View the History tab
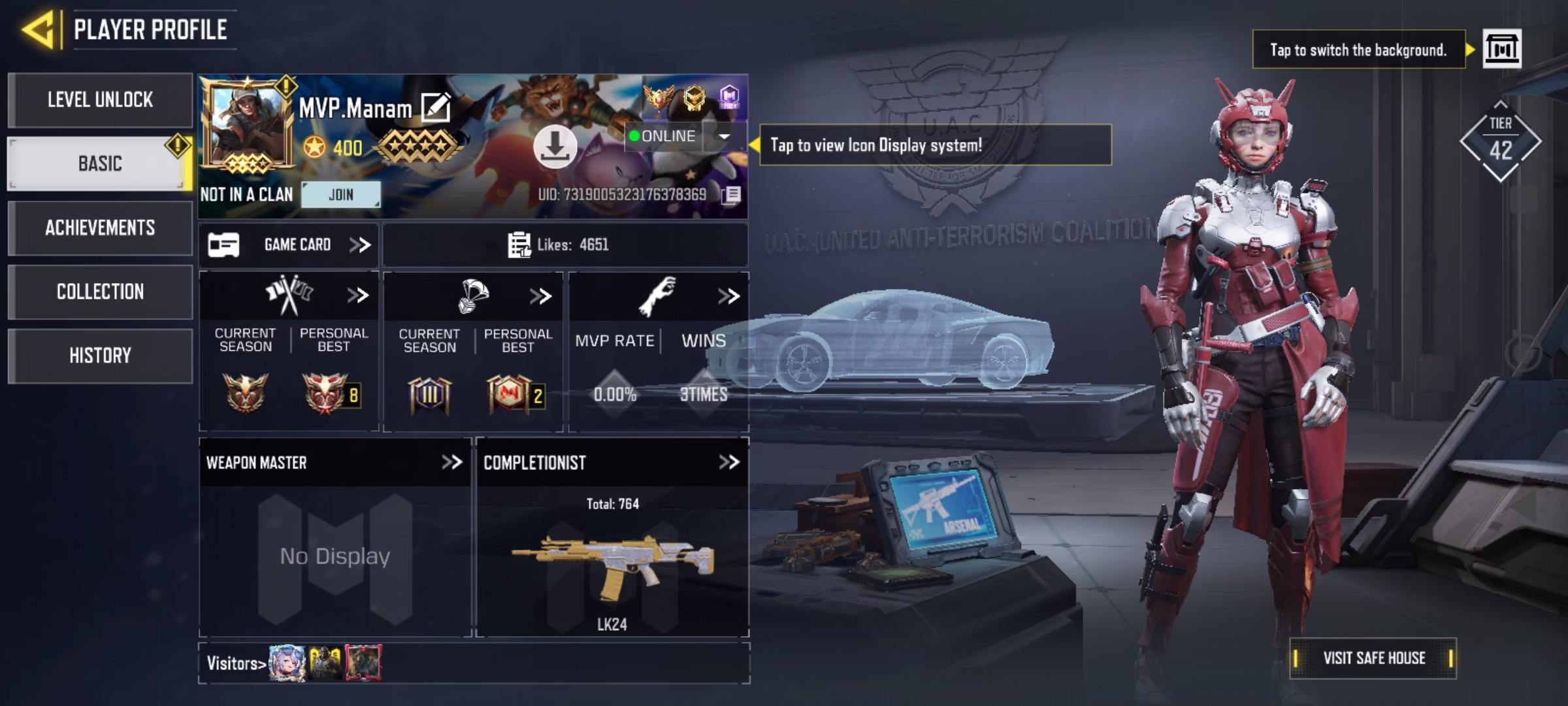This screenshot has height=706, width=1568. click(x=100, y=356)
